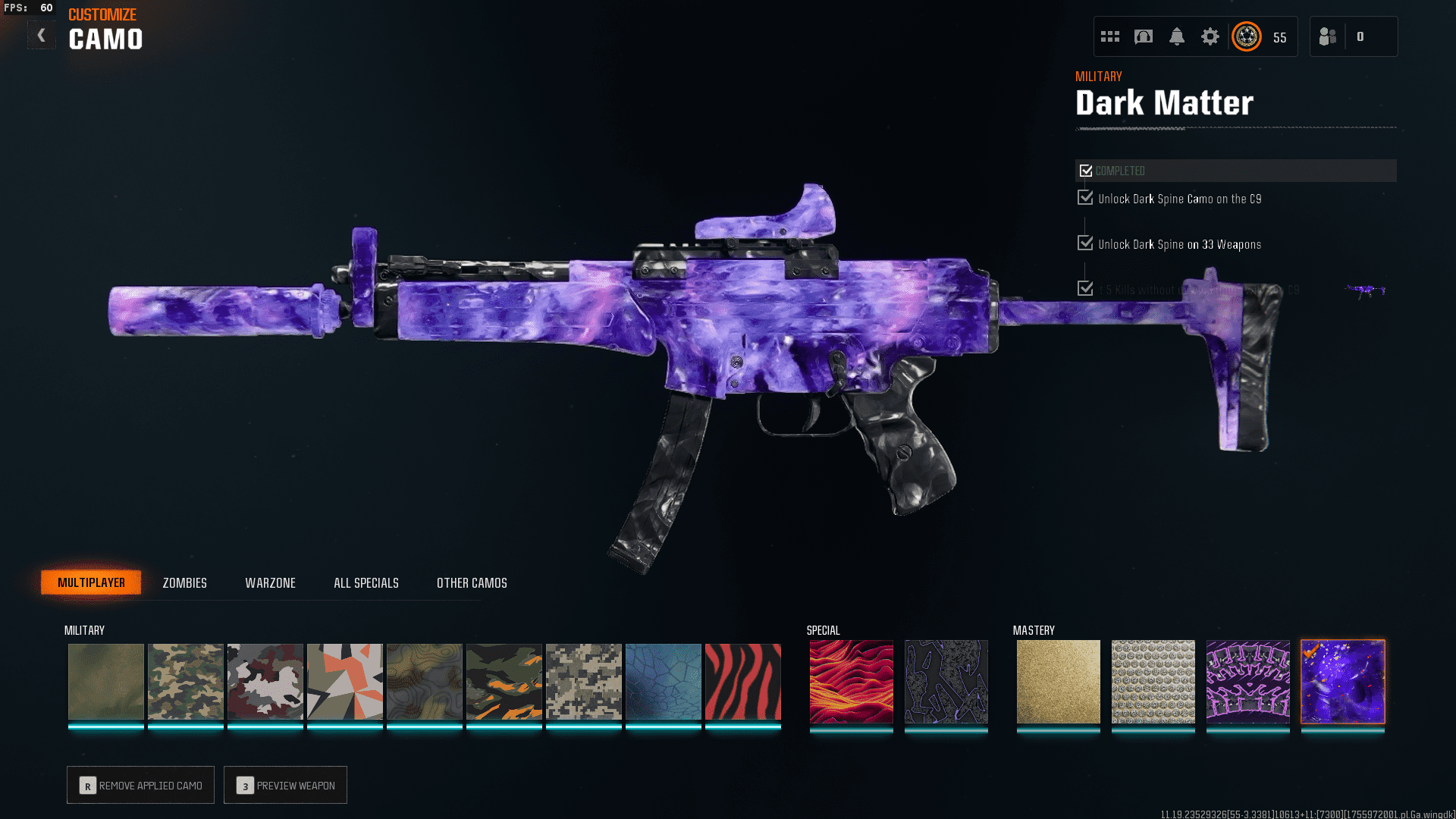Click Remove Applied Camo button
This screenshot has height=819, width=1456.
140,785
